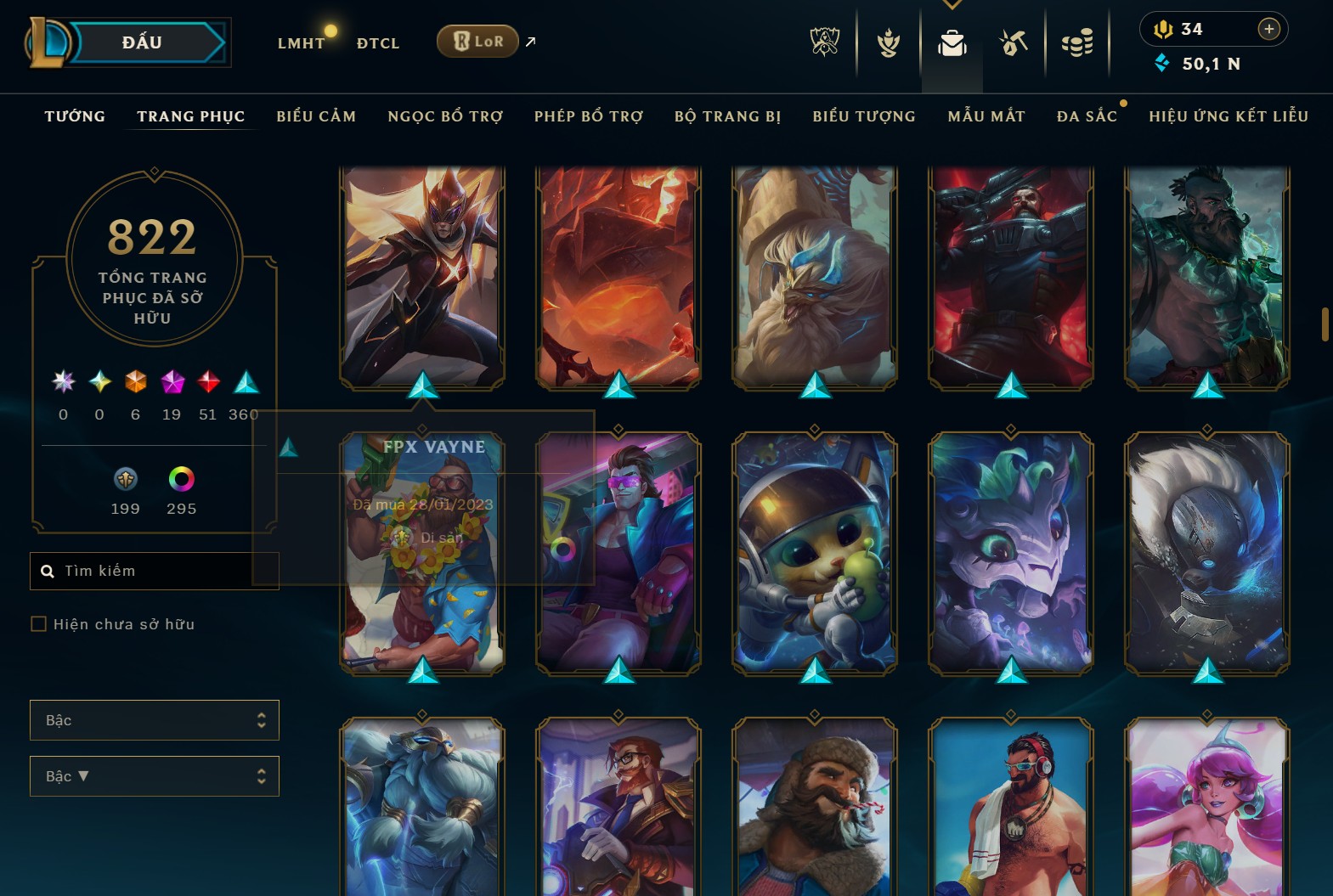This screenshot has width=1333, height=896.
Task: Click the blue essence icon showing 50,1 N
Action: coord(1163,62)
